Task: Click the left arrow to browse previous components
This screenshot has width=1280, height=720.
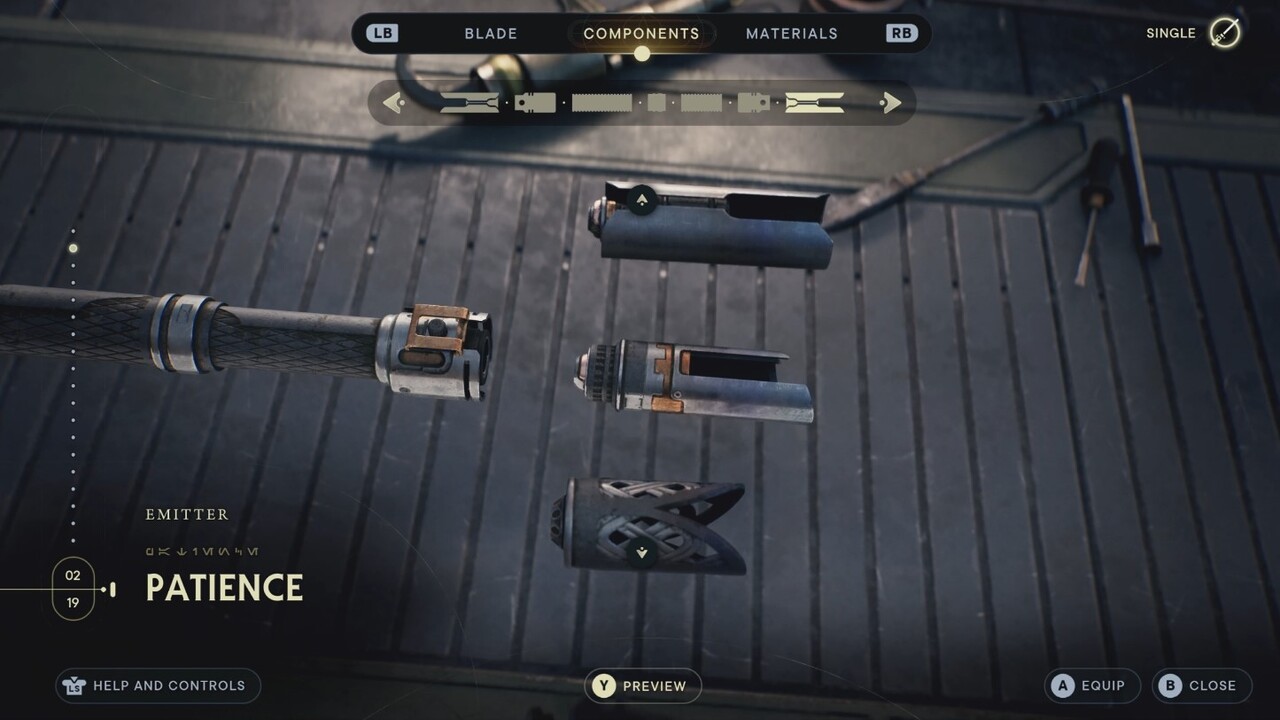Action: coord(392,102)
